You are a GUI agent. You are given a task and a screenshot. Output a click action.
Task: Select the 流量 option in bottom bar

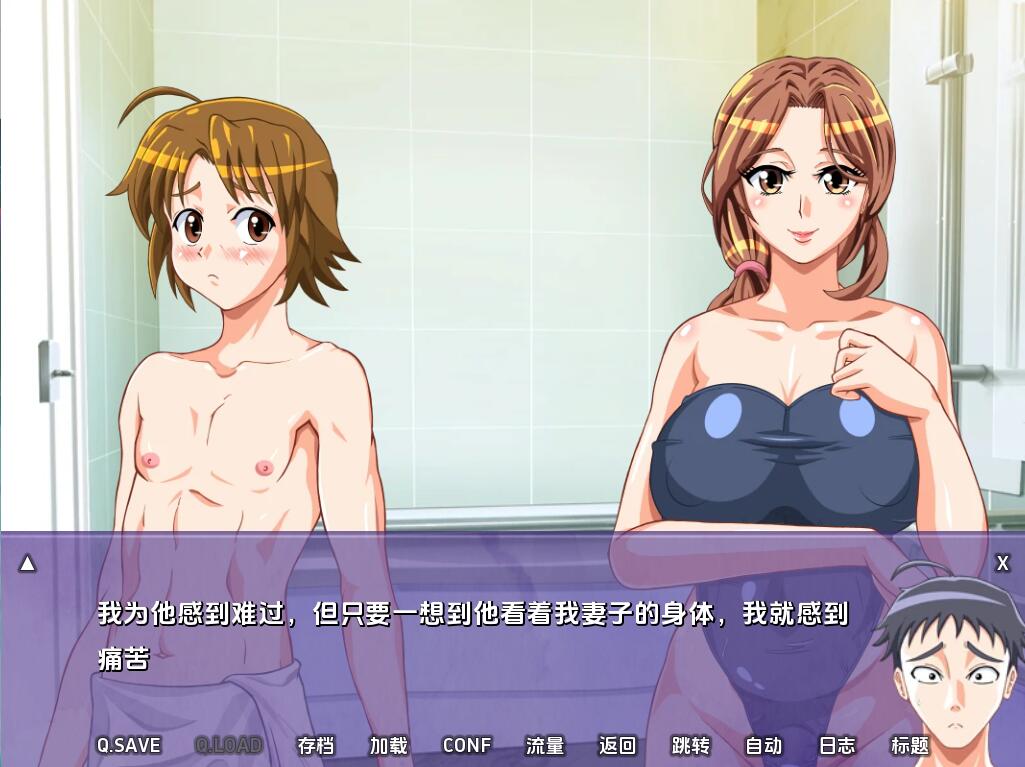point(545,745)
